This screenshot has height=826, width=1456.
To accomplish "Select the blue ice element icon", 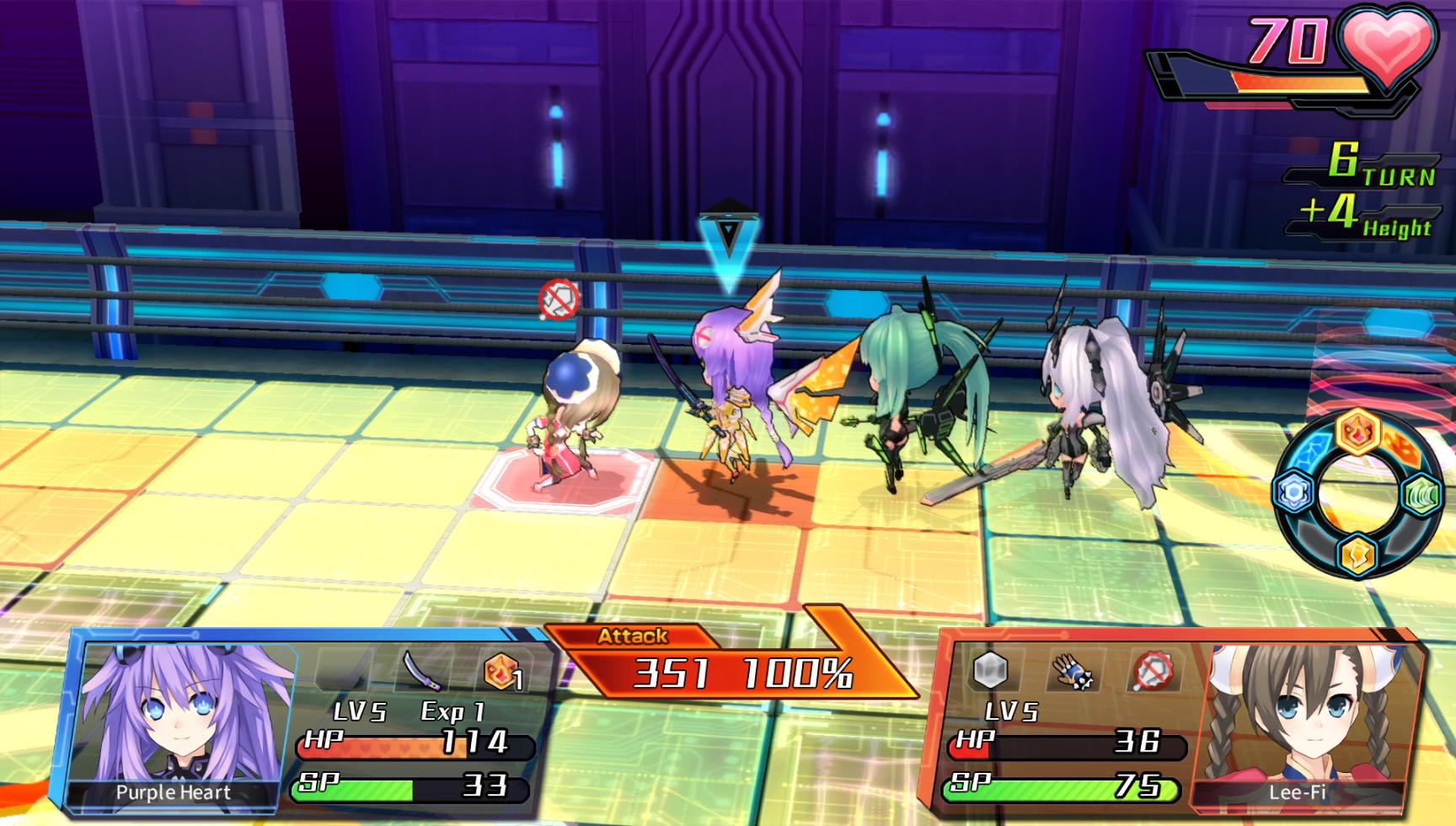I will [1295, 492].
